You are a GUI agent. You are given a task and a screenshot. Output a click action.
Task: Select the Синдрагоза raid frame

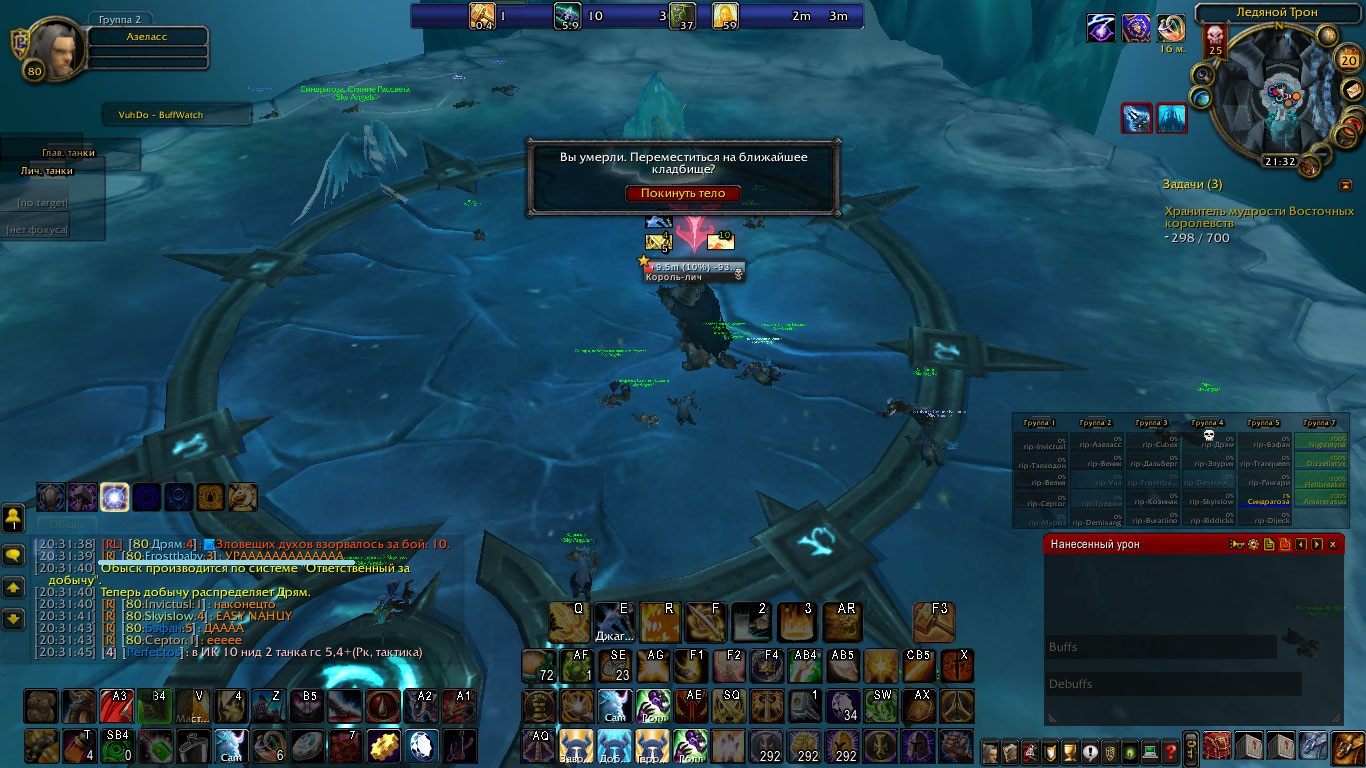1264,501
